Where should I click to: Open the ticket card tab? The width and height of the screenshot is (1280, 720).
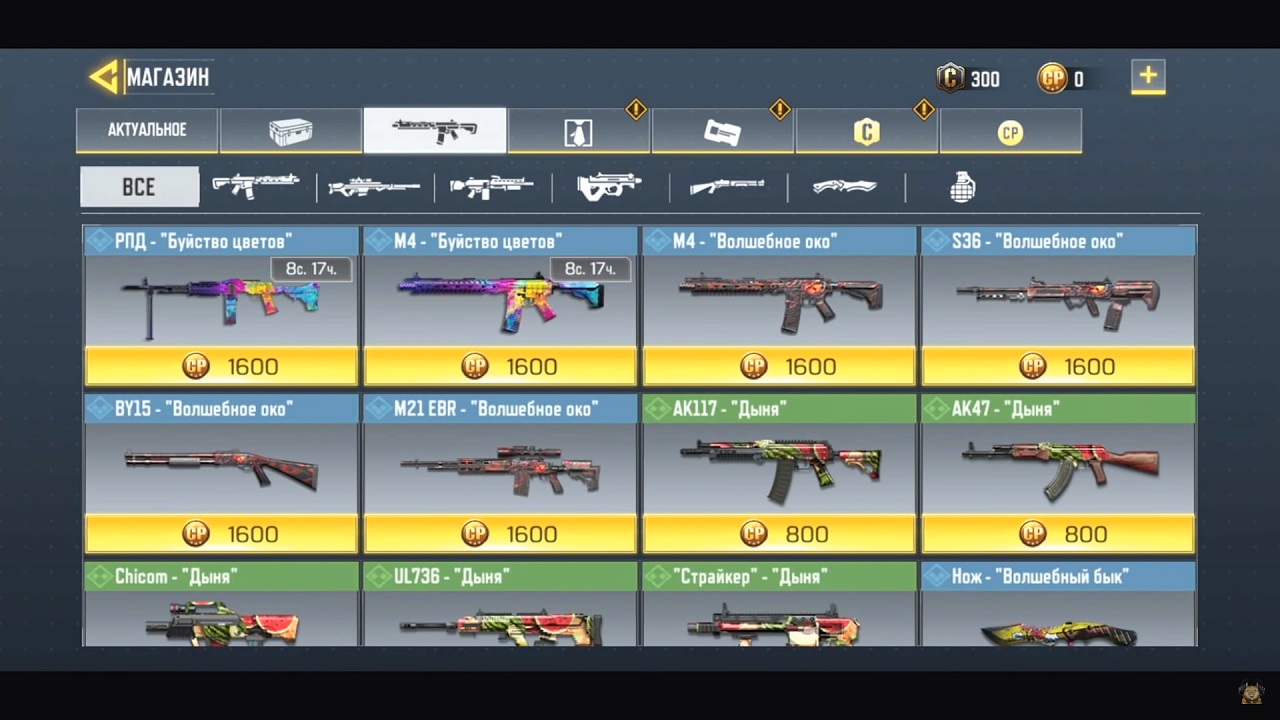pos(723,131)
